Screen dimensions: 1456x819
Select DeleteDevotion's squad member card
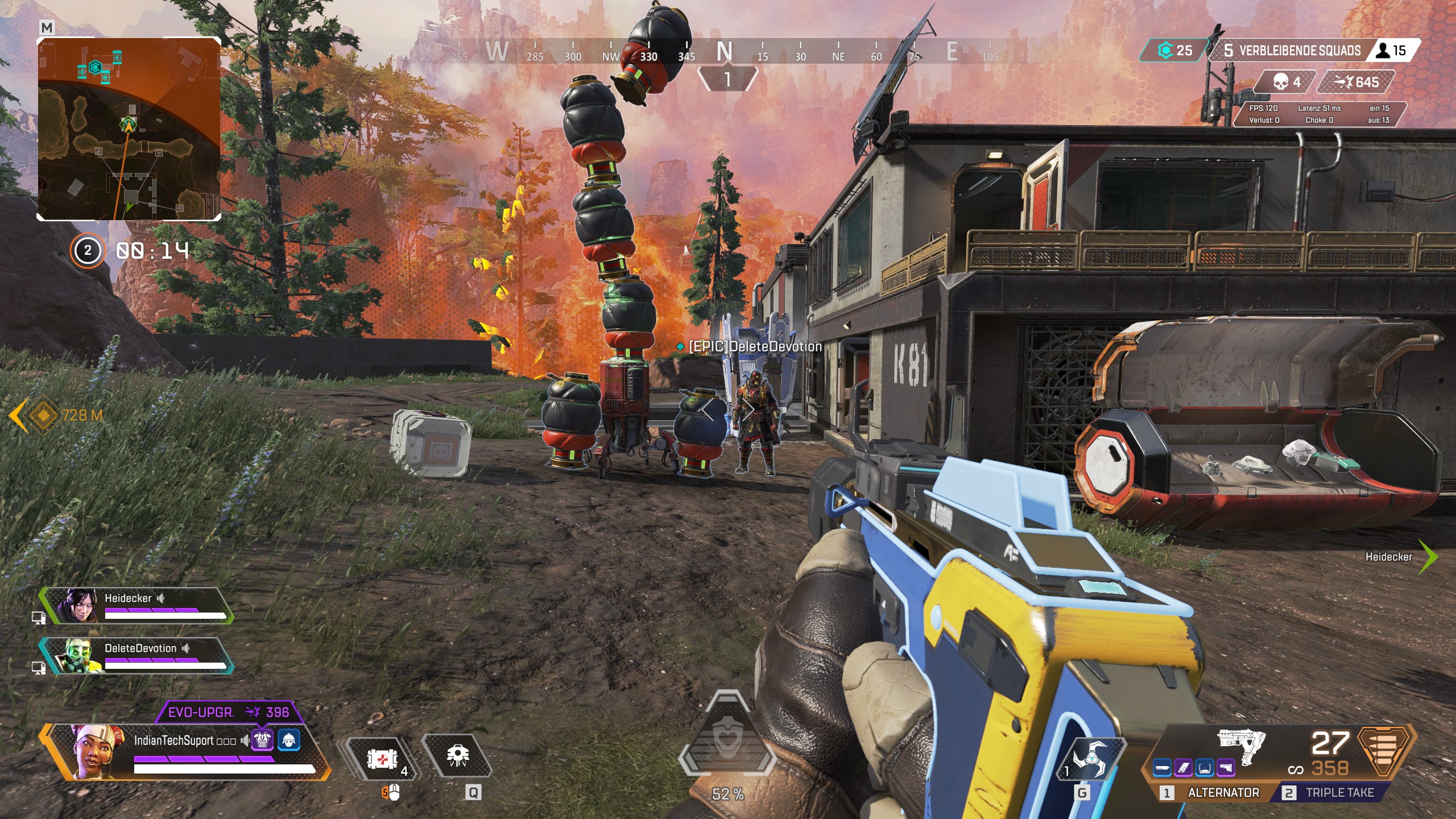tap(136, 656)
